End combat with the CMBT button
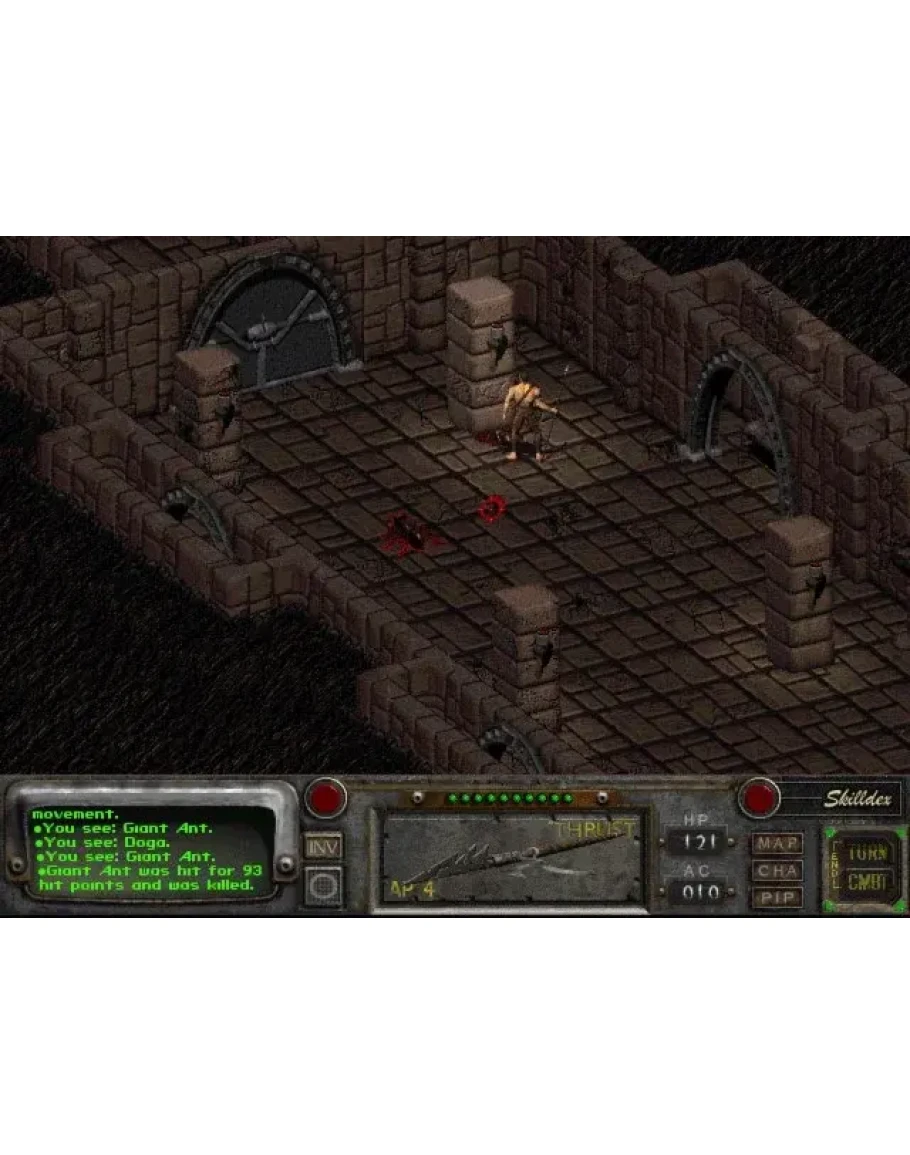This screenshot has width=910, height=1155. 866,883
